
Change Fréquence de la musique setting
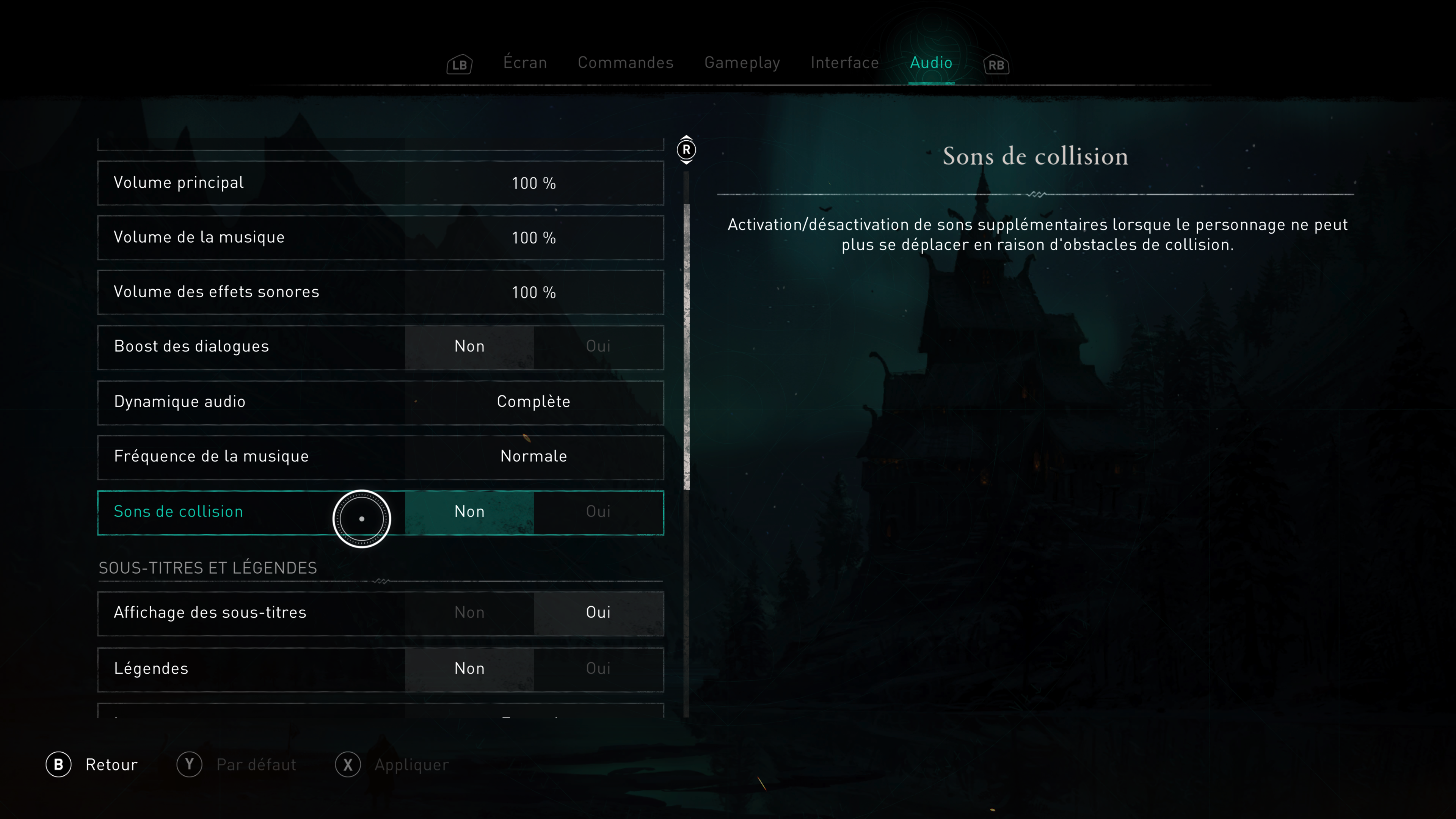(533, 457)
